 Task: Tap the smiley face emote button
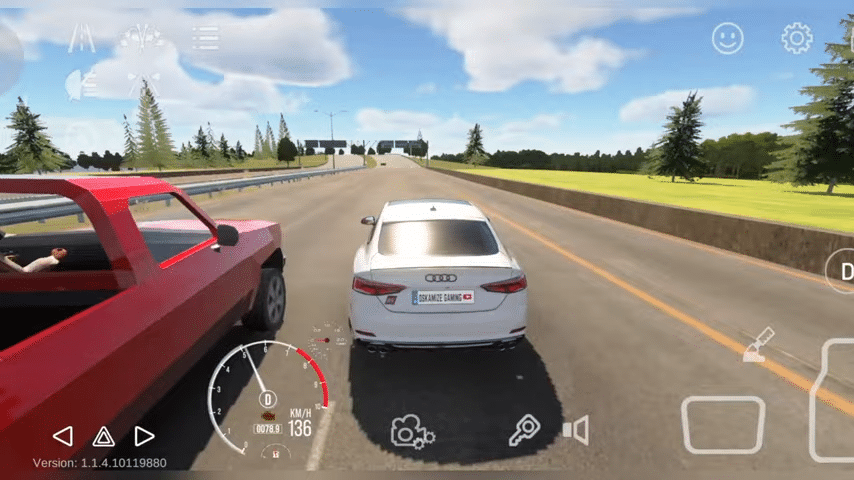point(727,39)
